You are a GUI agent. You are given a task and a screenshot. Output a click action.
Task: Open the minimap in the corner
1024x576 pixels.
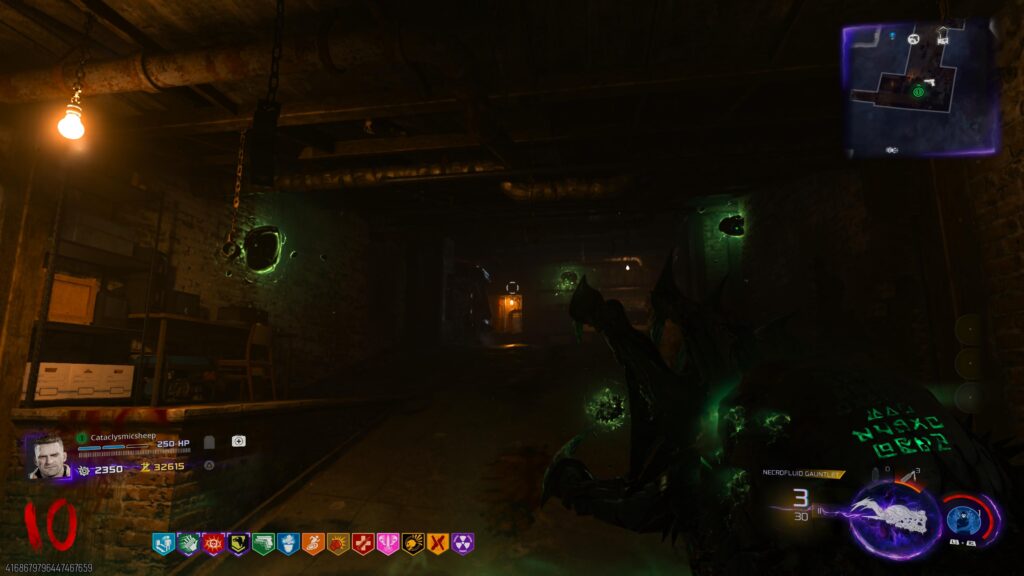click(920, 88)
